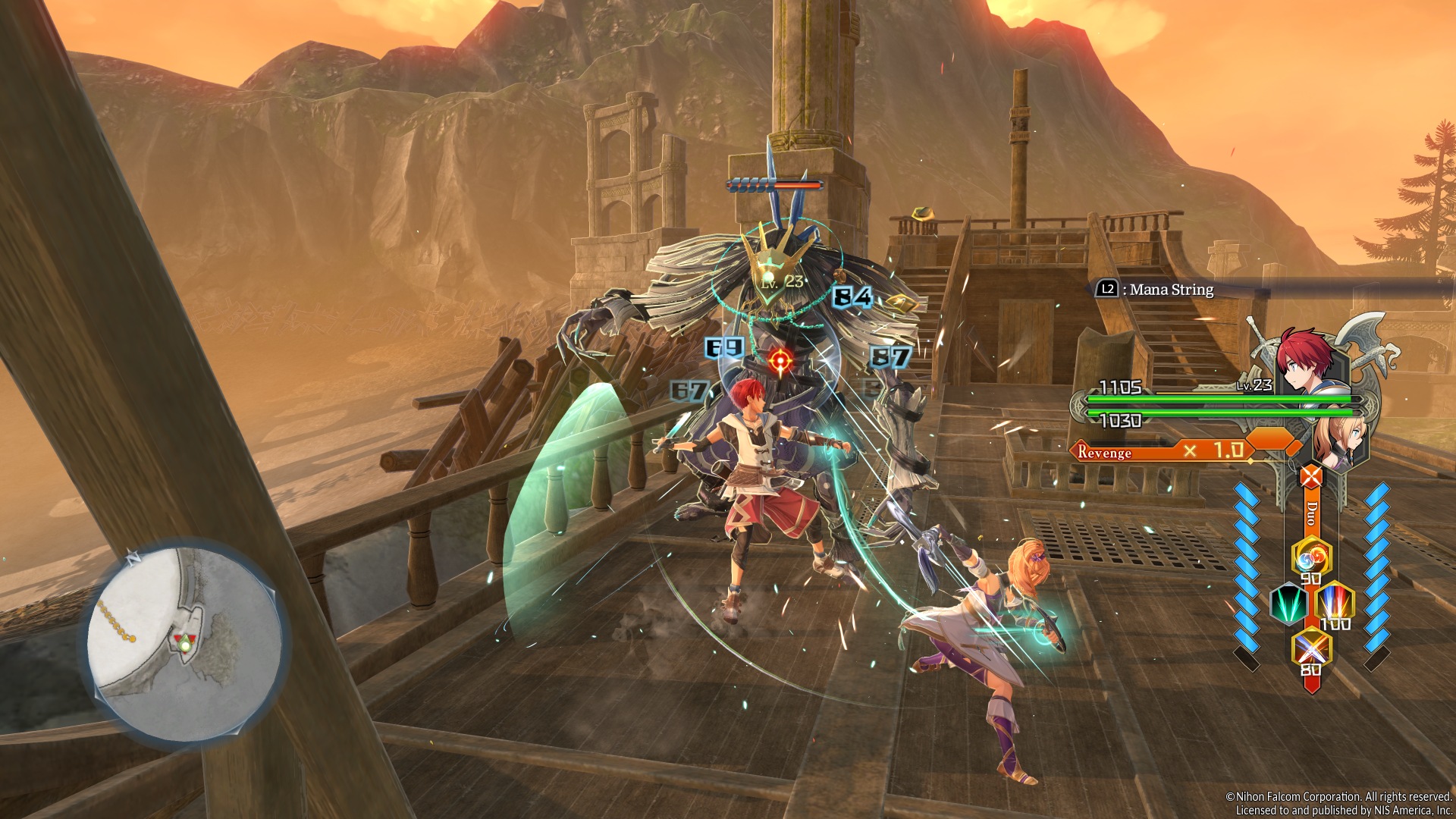This screenshot has height=819, width=1456.
Task: Activate the crossed-swords skill icon
Action: (1311, 649)
